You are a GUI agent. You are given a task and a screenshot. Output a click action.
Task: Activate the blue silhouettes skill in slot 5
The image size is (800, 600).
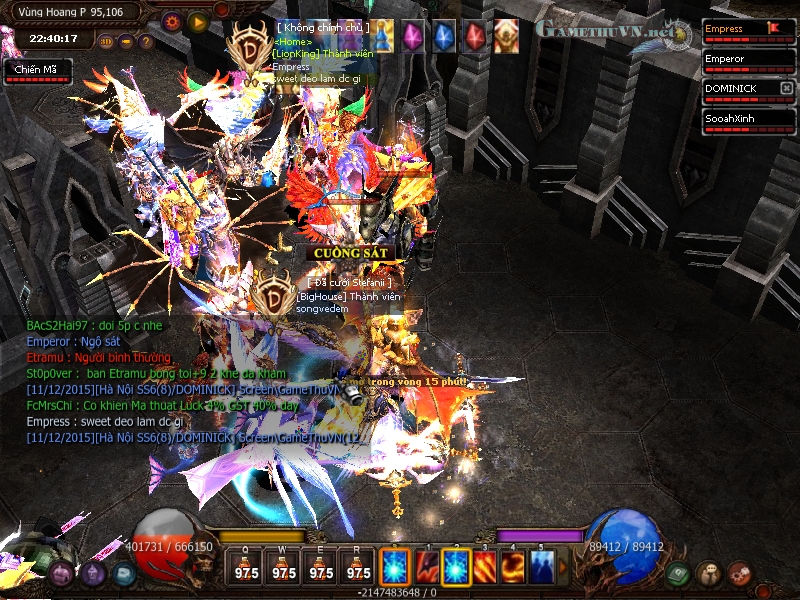[542, 567]
